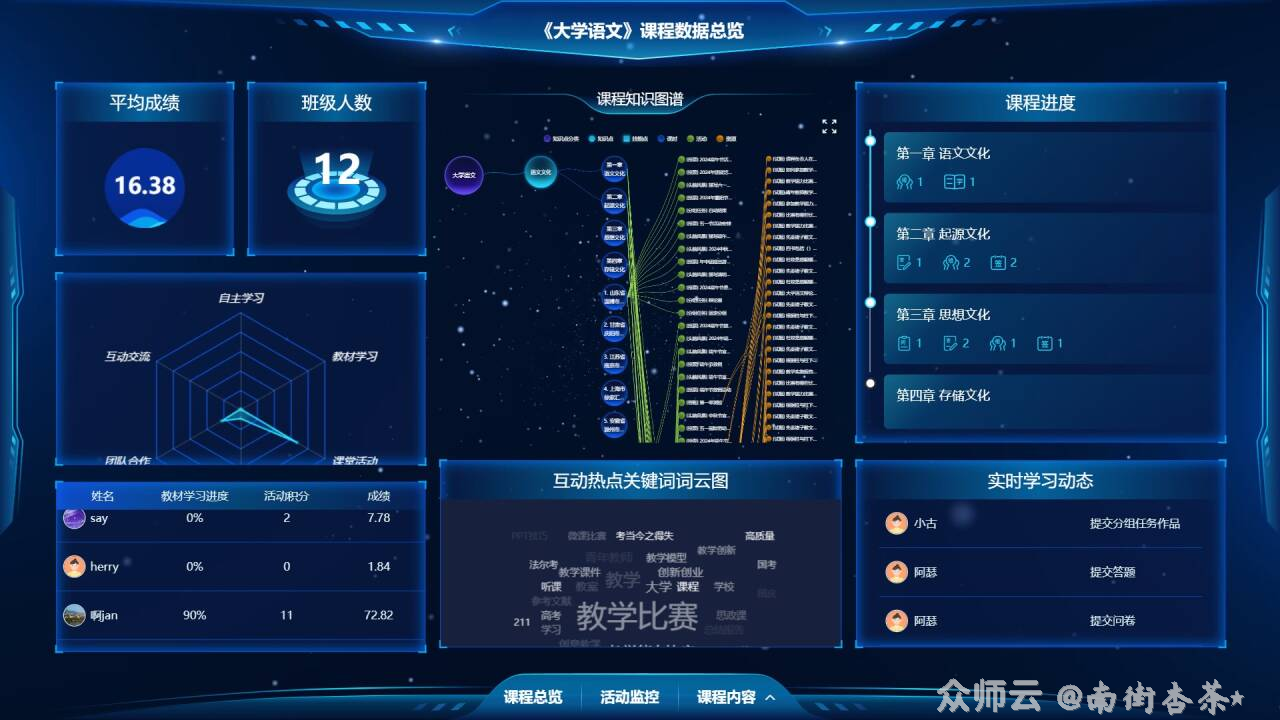Open the 签到 sign-in icon under 第二章 起源文化

[x=998, y=262]
